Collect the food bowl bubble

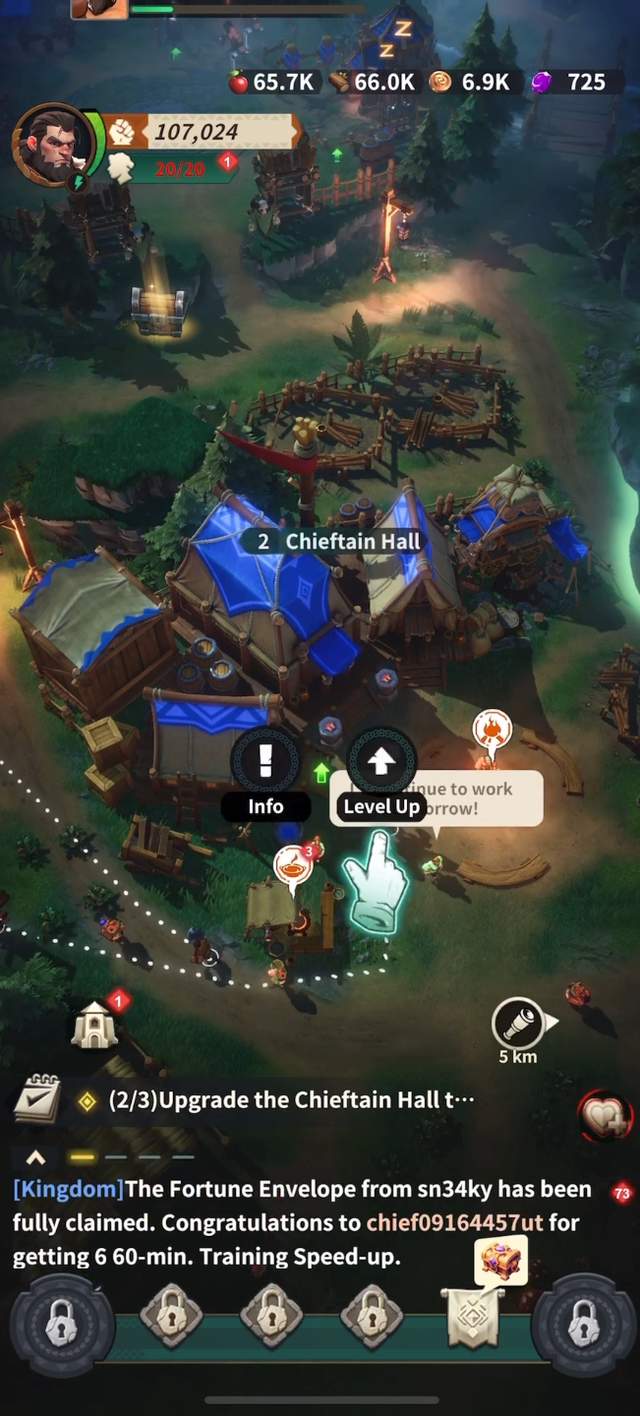tap(293, 864)
